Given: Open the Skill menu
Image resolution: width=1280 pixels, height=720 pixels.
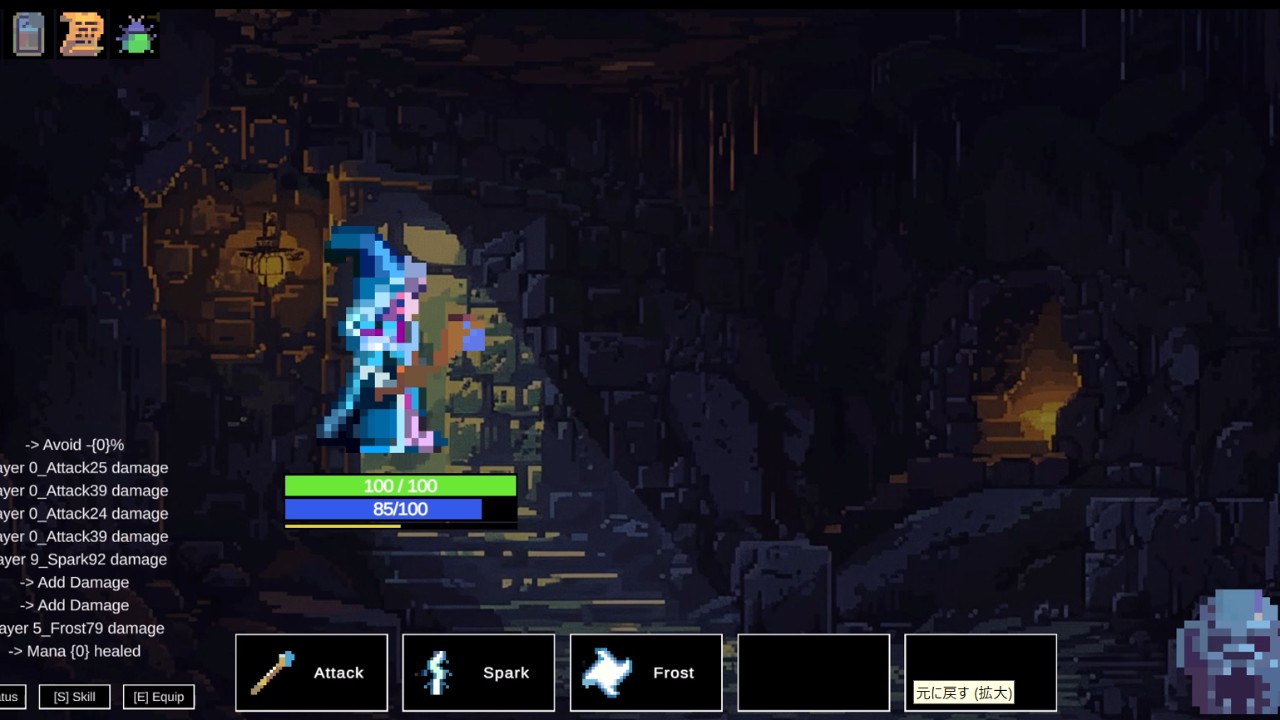Looking at the screenshot, I should click(74, 697).
